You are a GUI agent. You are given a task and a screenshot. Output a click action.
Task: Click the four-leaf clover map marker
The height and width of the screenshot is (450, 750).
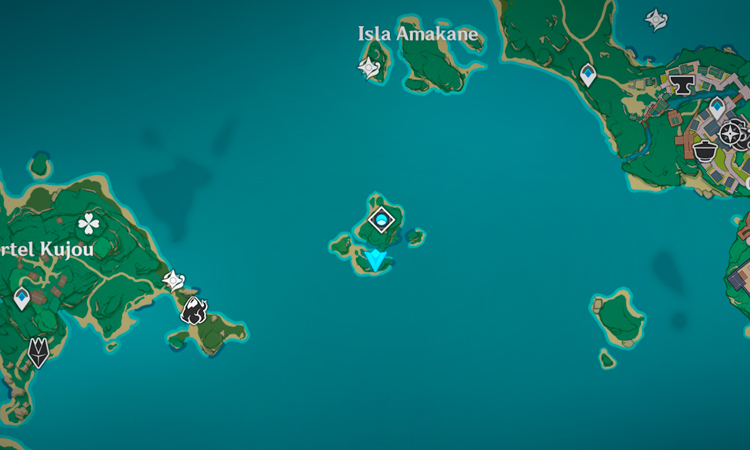coord(90,224)
